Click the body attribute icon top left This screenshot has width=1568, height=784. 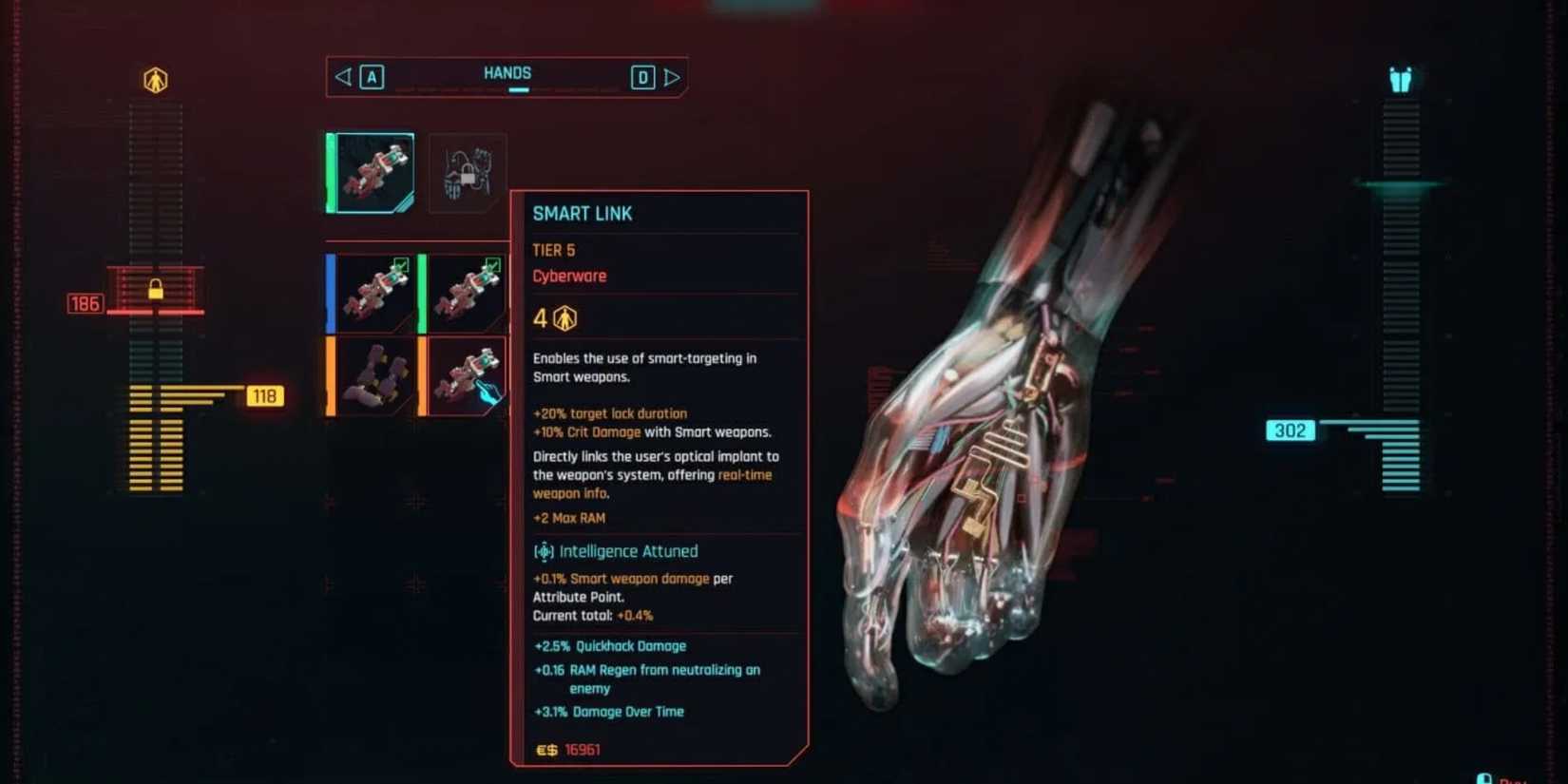point(155,80)
